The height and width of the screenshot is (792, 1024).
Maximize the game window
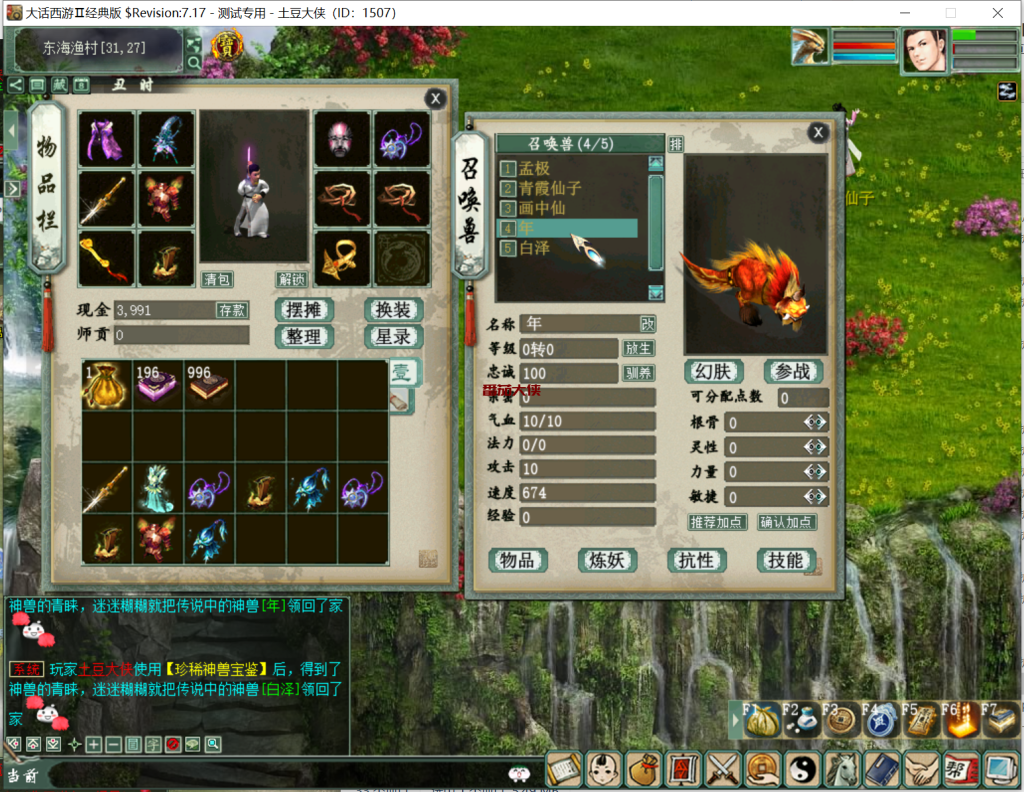click(x=950, y=13)
